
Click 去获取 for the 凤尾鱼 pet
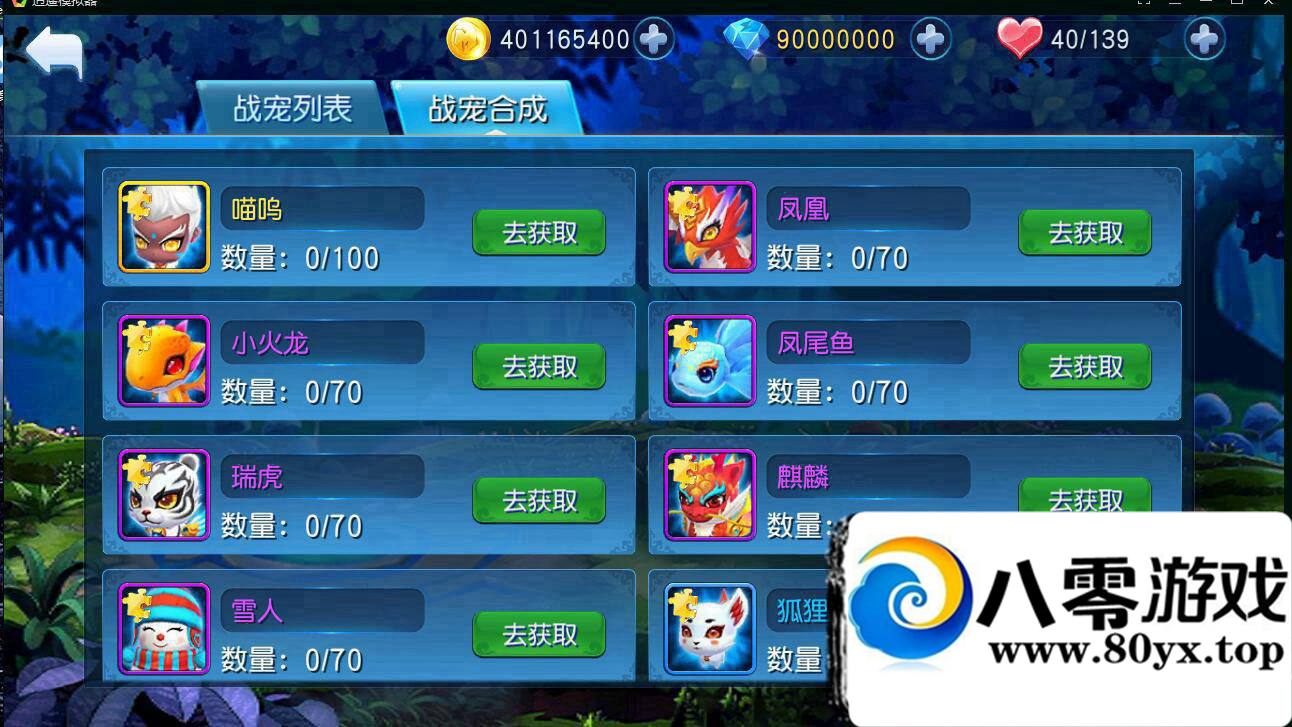(1085, 367)
